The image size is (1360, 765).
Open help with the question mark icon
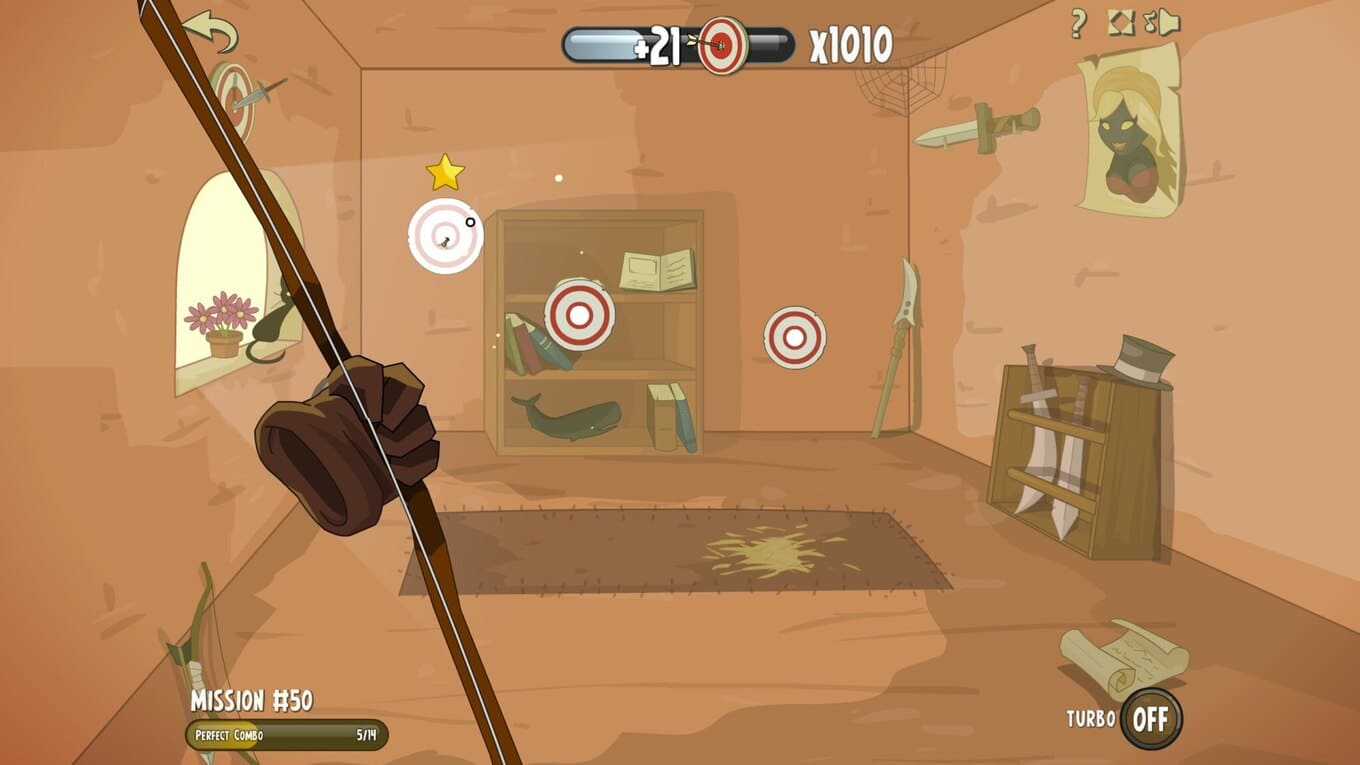(x=1078, y=23)
